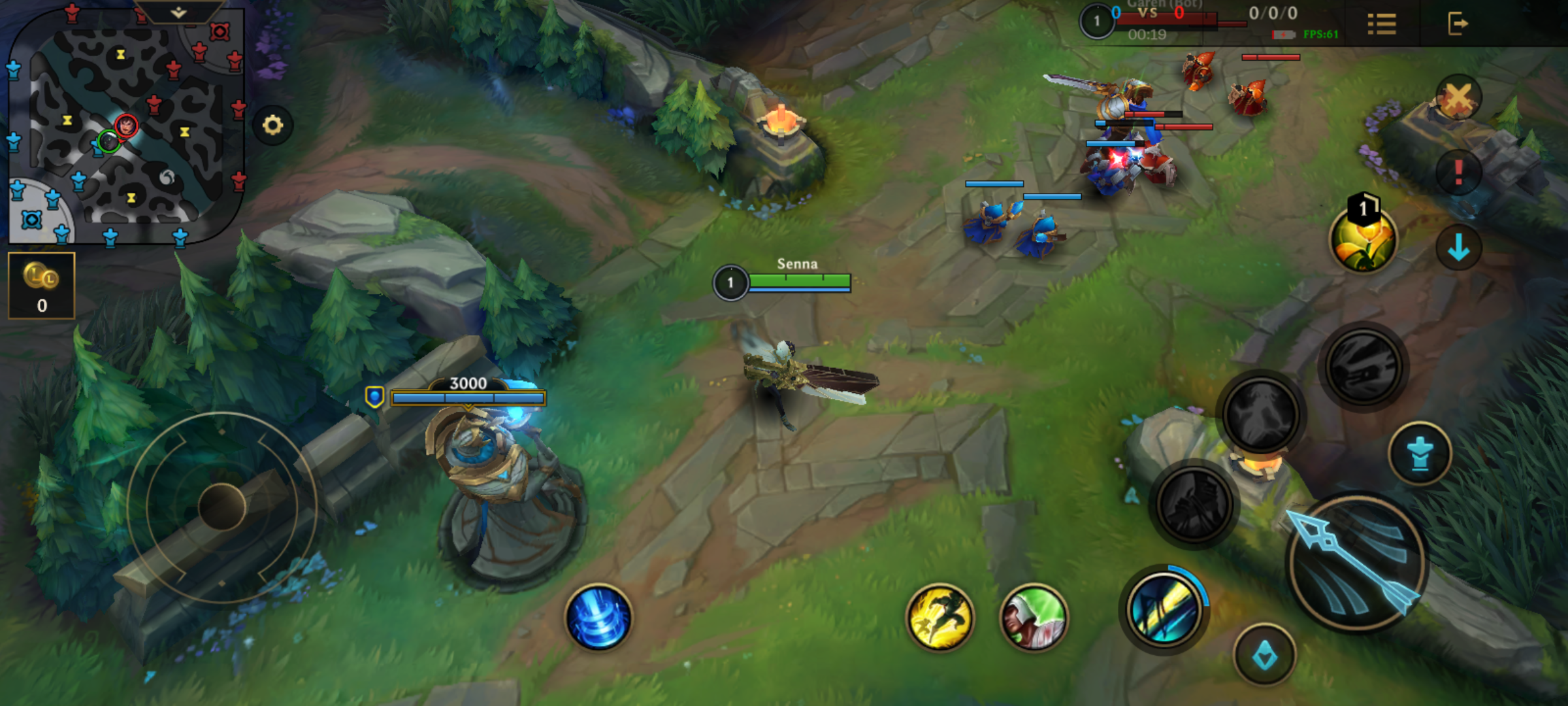
Task: Open the scoreboard list icon
Action: coord(1382,24)
